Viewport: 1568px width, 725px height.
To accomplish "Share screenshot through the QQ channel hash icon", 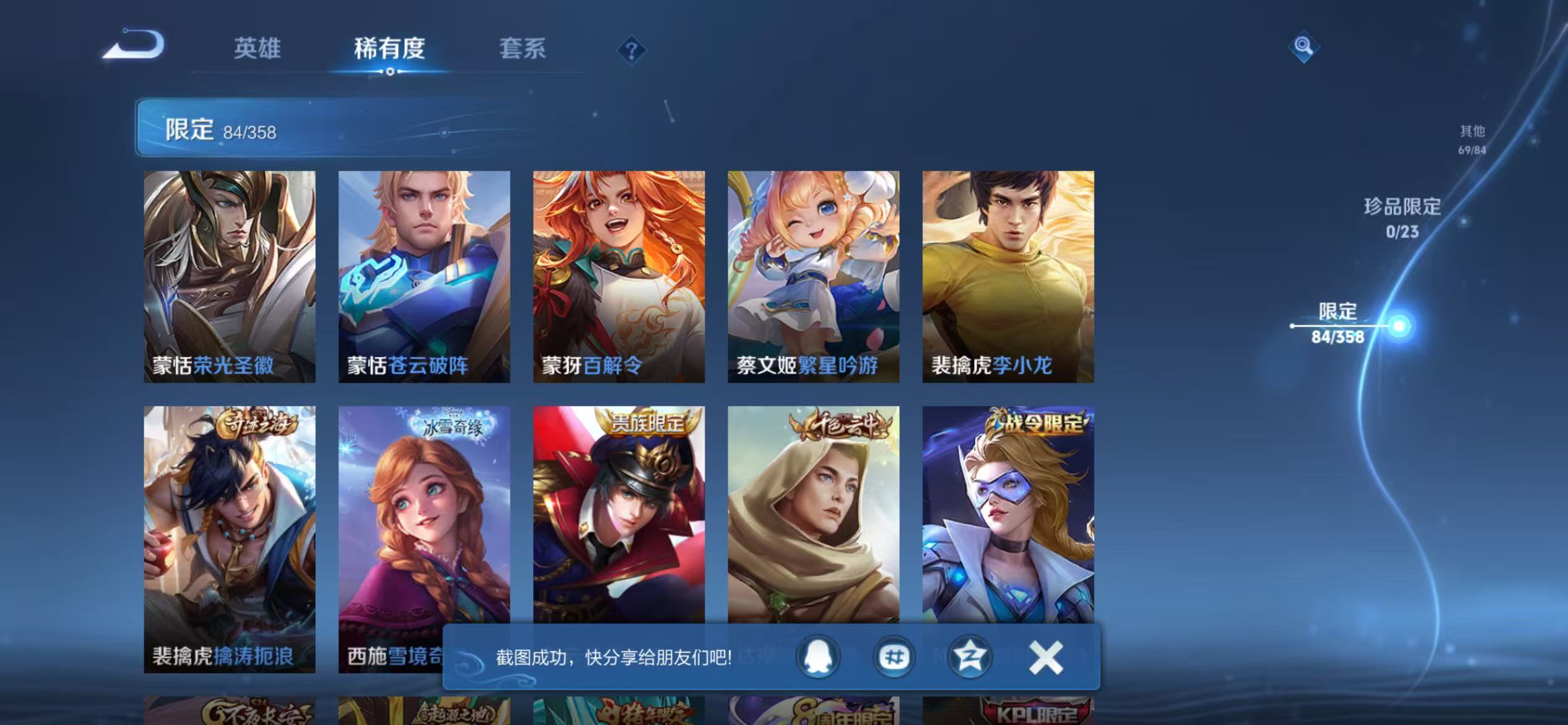I will pos(894,656).
